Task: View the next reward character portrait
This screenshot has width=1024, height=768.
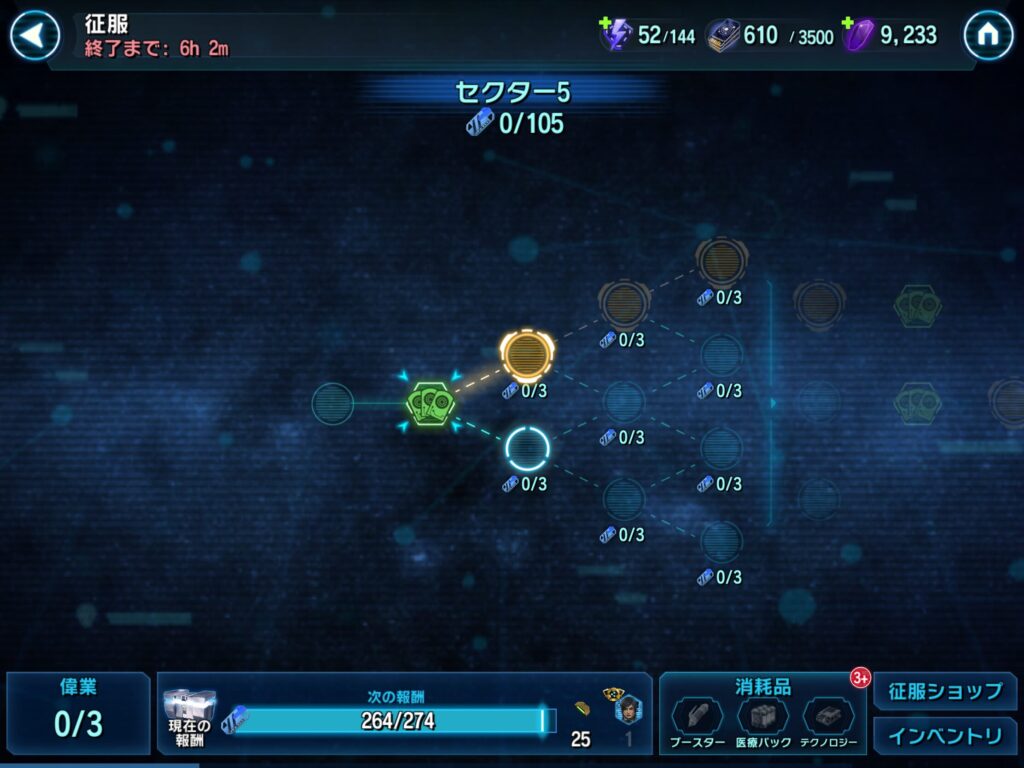Action: (x=627, y=710)
